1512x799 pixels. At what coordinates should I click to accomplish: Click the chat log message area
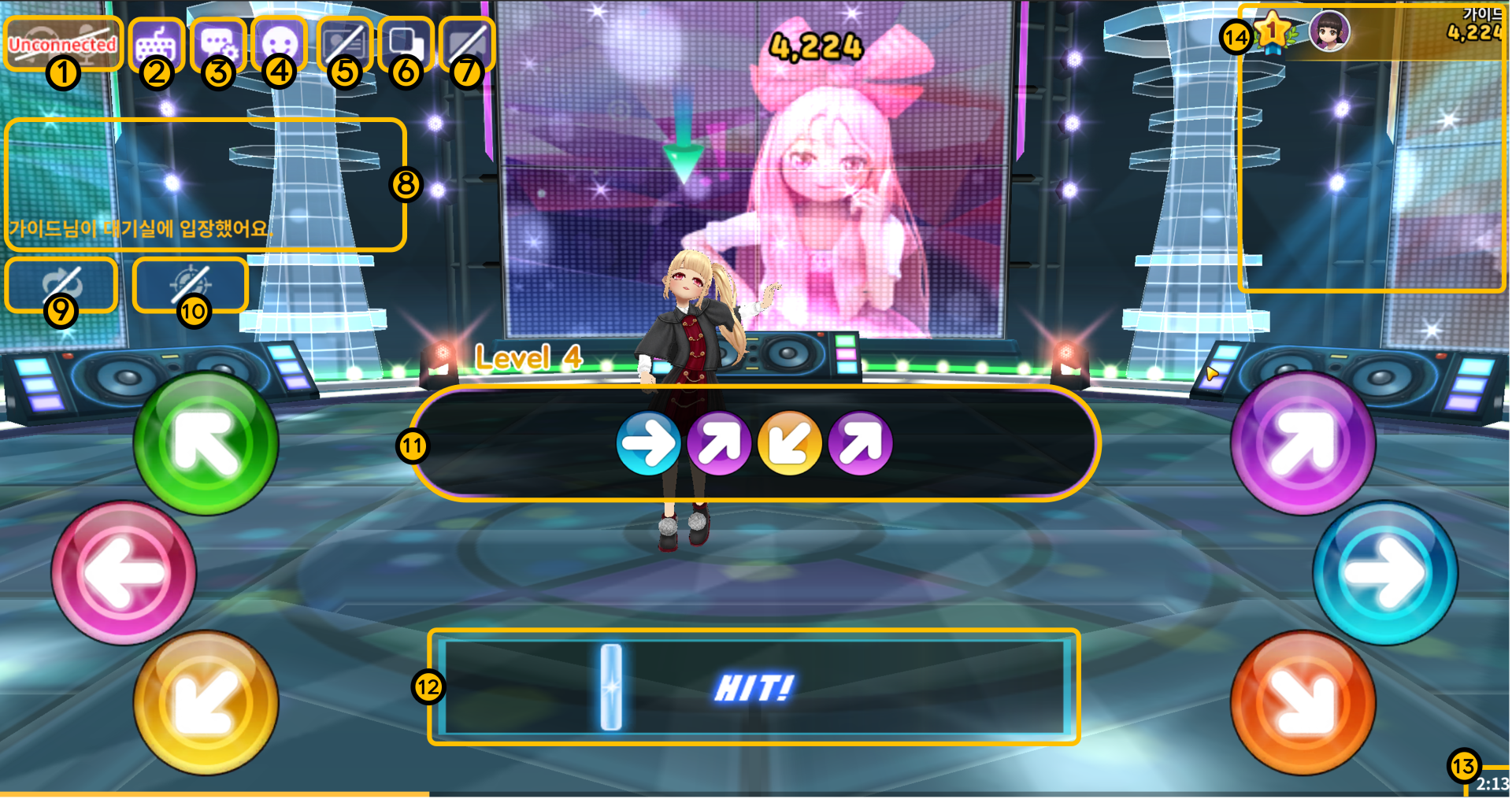tap(205, 185)
